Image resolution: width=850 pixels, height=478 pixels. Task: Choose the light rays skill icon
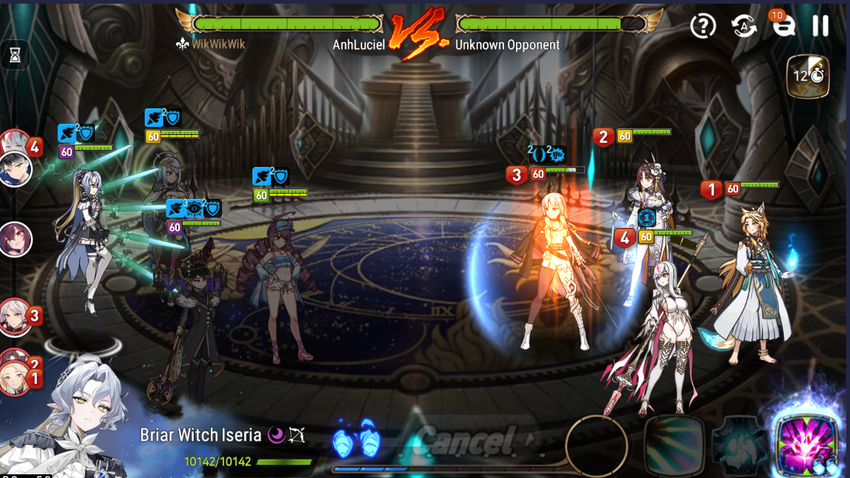(672, 446)
